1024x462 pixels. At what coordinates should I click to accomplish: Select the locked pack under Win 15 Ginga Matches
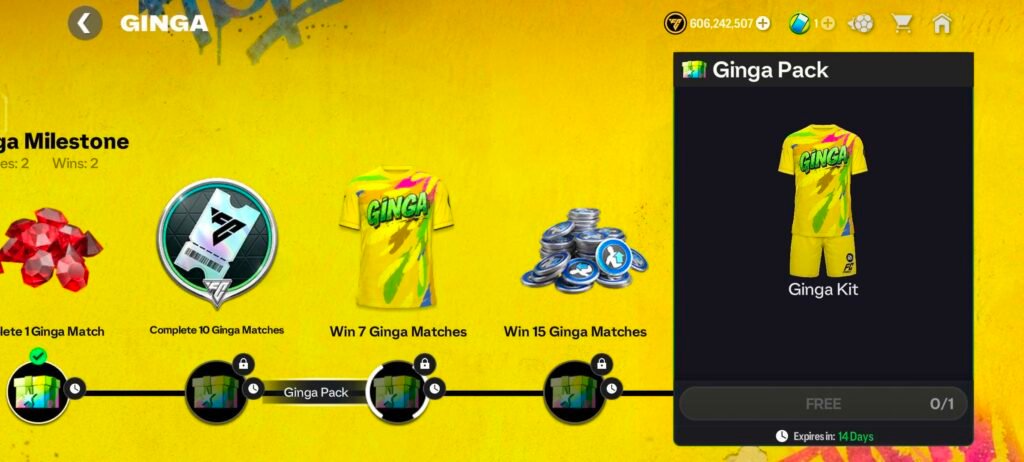(x=575, y=391)
